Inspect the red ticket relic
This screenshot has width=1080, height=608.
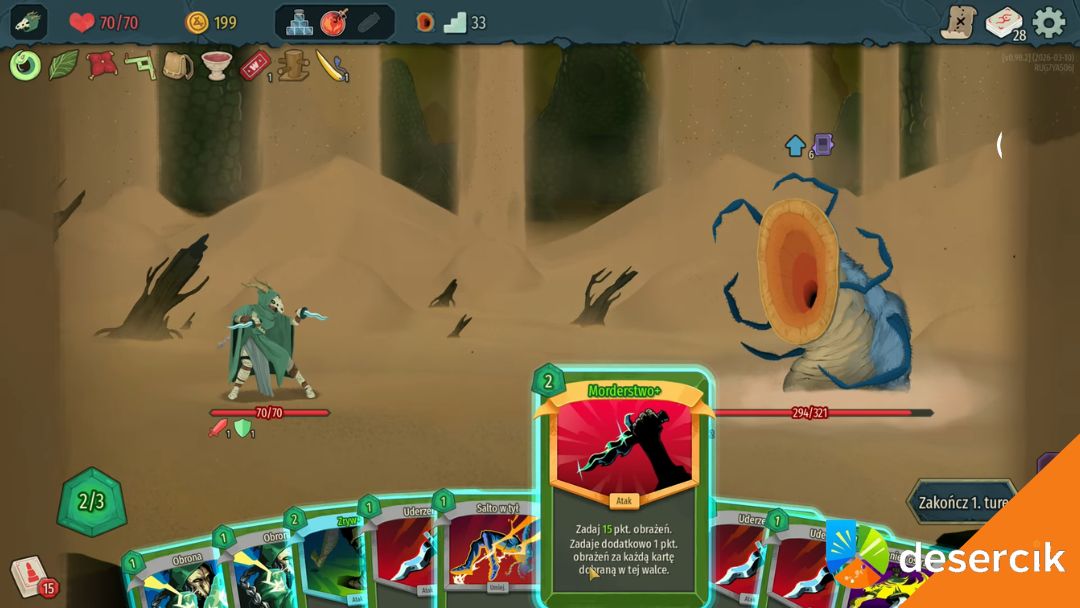(x=254, y=66)
